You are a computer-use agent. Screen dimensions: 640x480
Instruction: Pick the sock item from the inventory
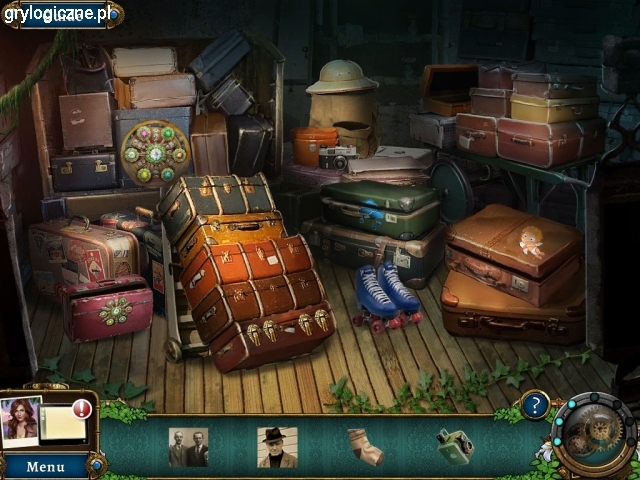364,446
